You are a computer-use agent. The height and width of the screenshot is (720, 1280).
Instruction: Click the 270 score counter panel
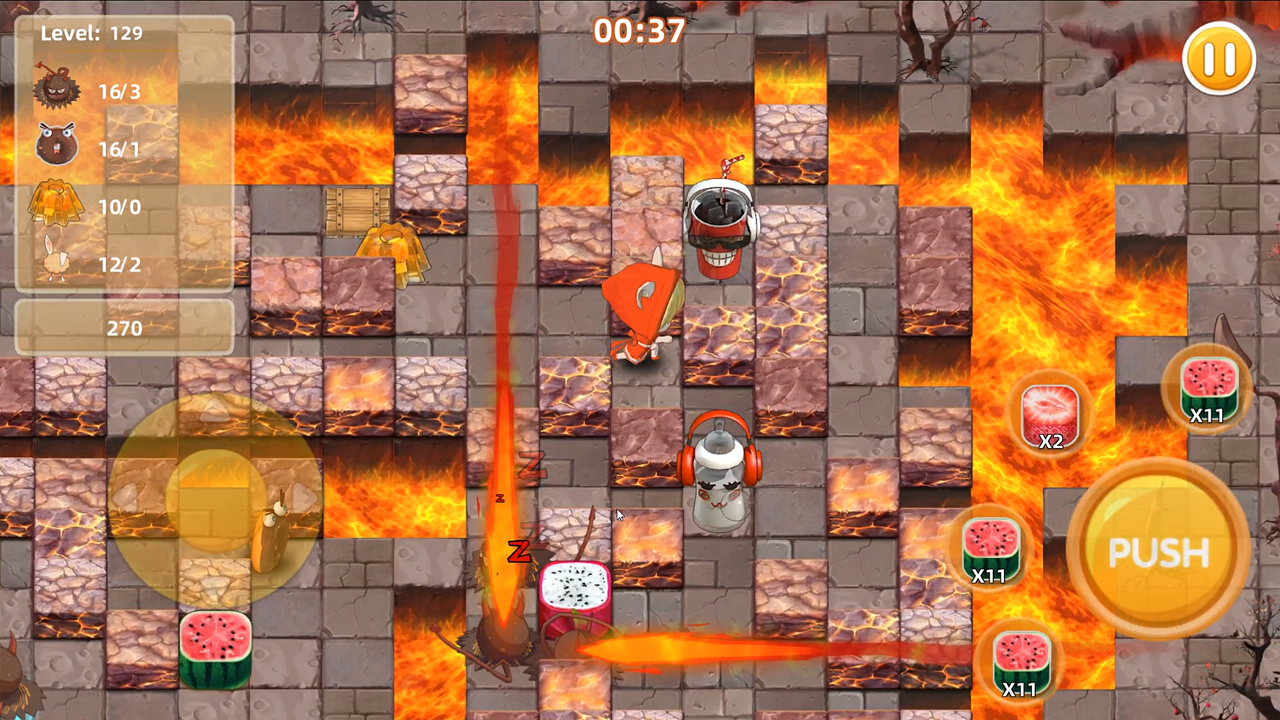[123, 328]
